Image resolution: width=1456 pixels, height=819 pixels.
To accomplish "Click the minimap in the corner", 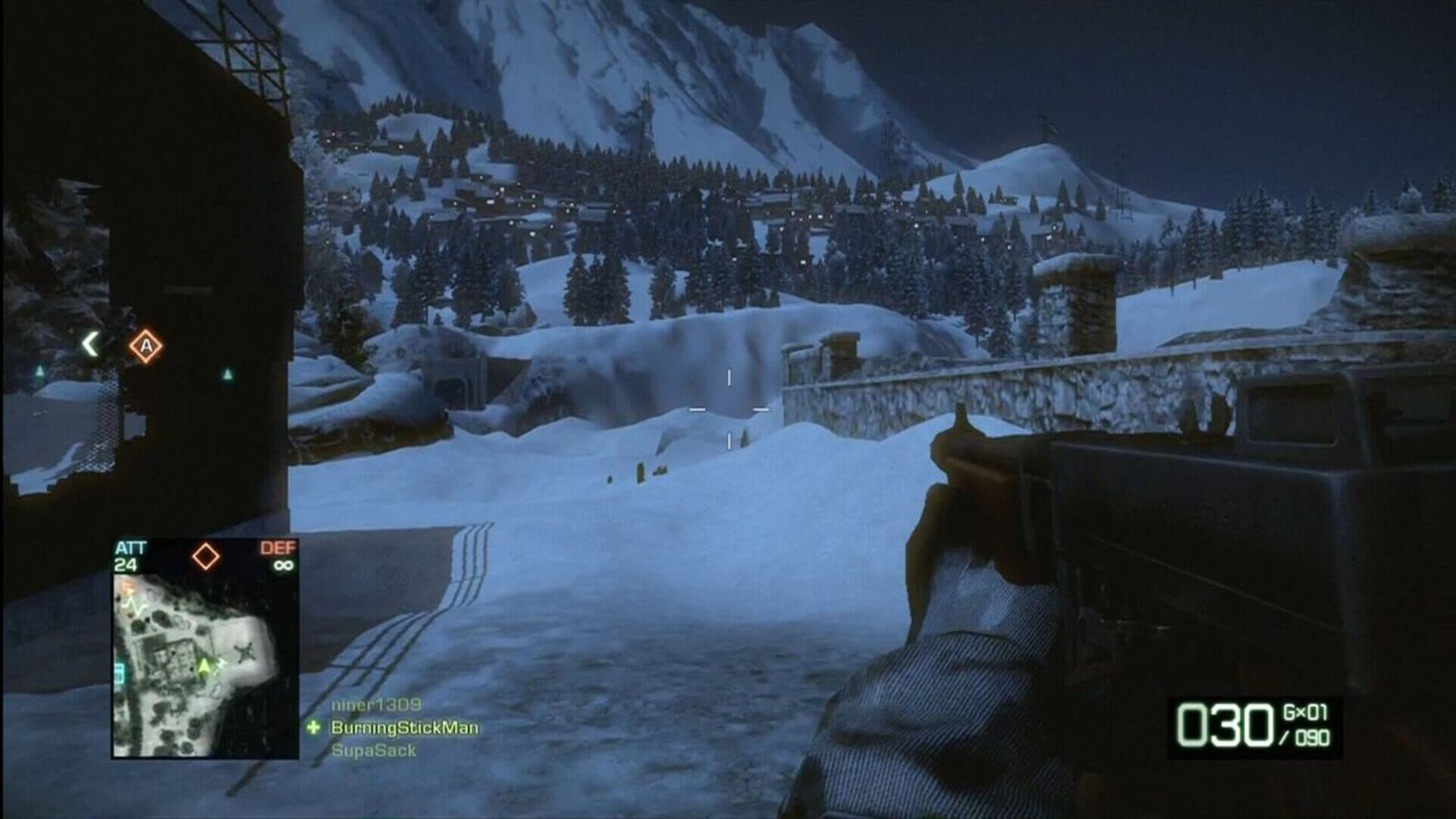I will coord(206,665).
